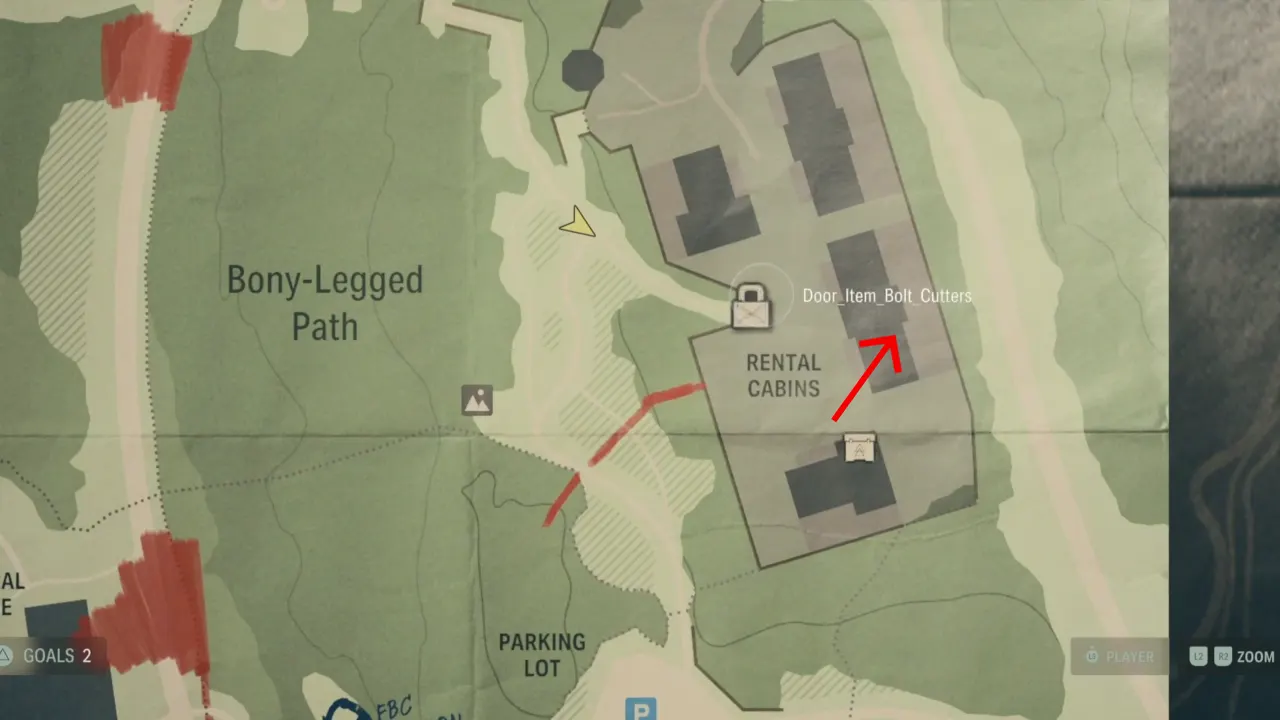The height and width of the screenshot is (720, 1280).
Task: Click the Break Room lodge icon on the map
Action: tap(860, 450)
